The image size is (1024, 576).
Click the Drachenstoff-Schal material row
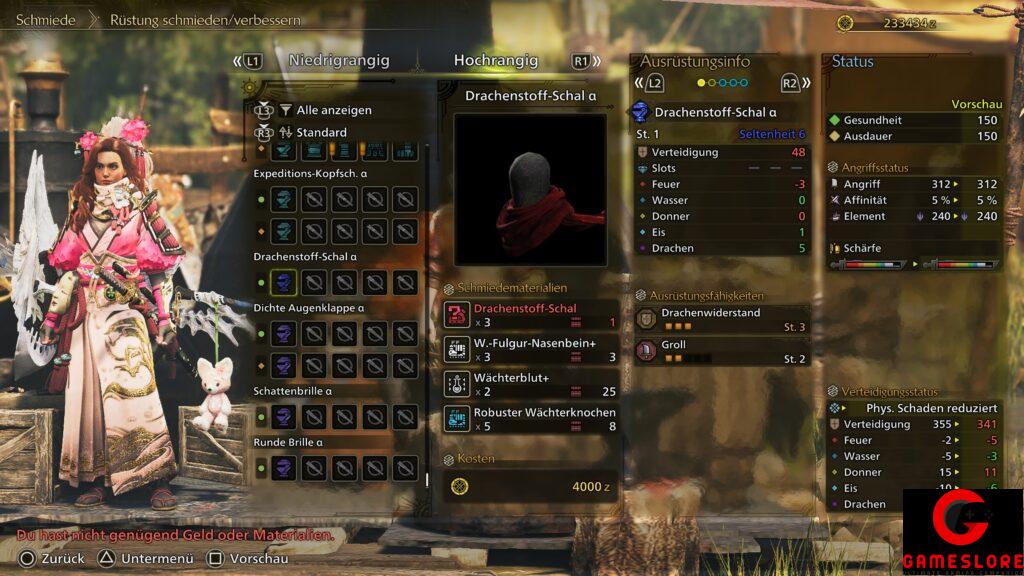point(531,315)
